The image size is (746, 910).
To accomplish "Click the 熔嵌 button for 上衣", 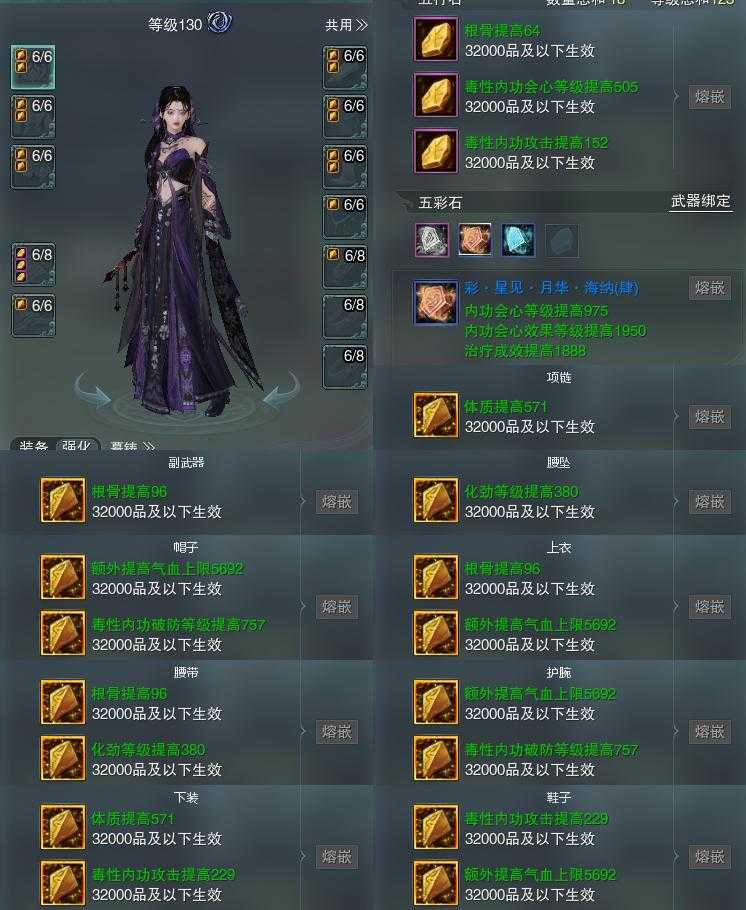I will click(709, 607).
